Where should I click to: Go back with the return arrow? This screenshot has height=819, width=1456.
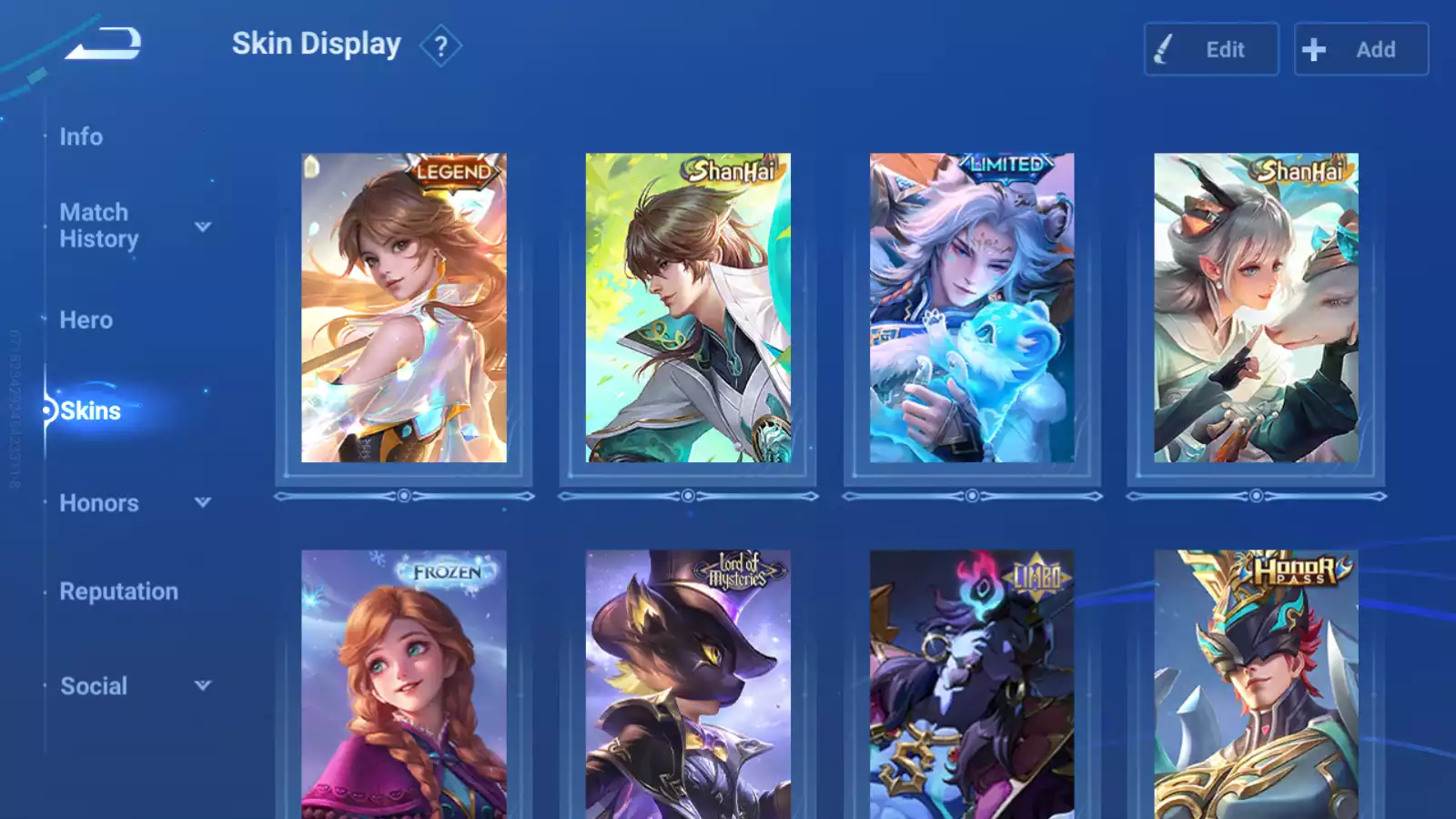[103, 44]
